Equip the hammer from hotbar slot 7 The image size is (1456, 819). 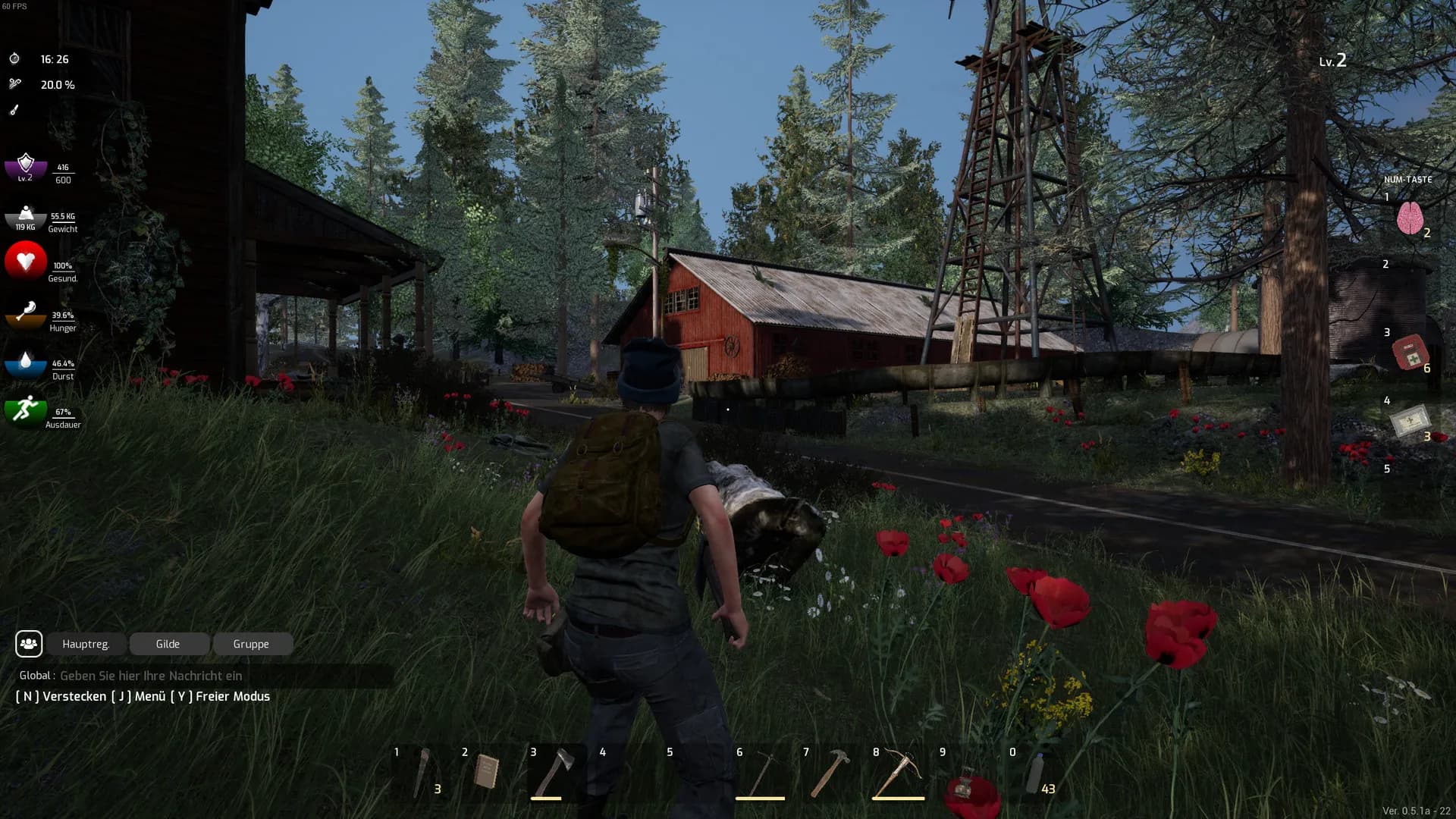(x=829, y=772)
